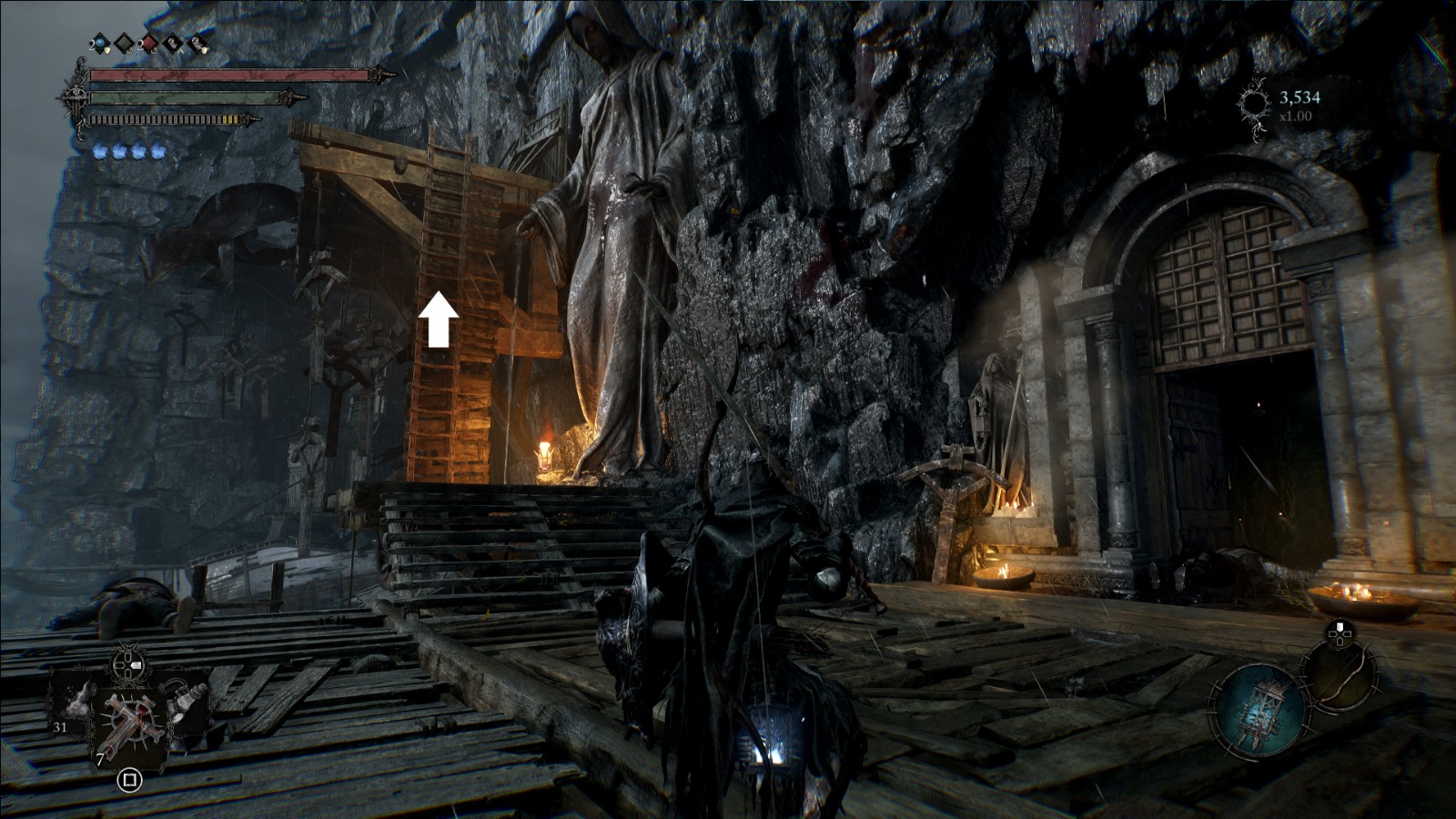The height and width of the screenshot is (819, 1456).
Task: Click the equipped bow weapon circle
Action: click(1340, 678)
